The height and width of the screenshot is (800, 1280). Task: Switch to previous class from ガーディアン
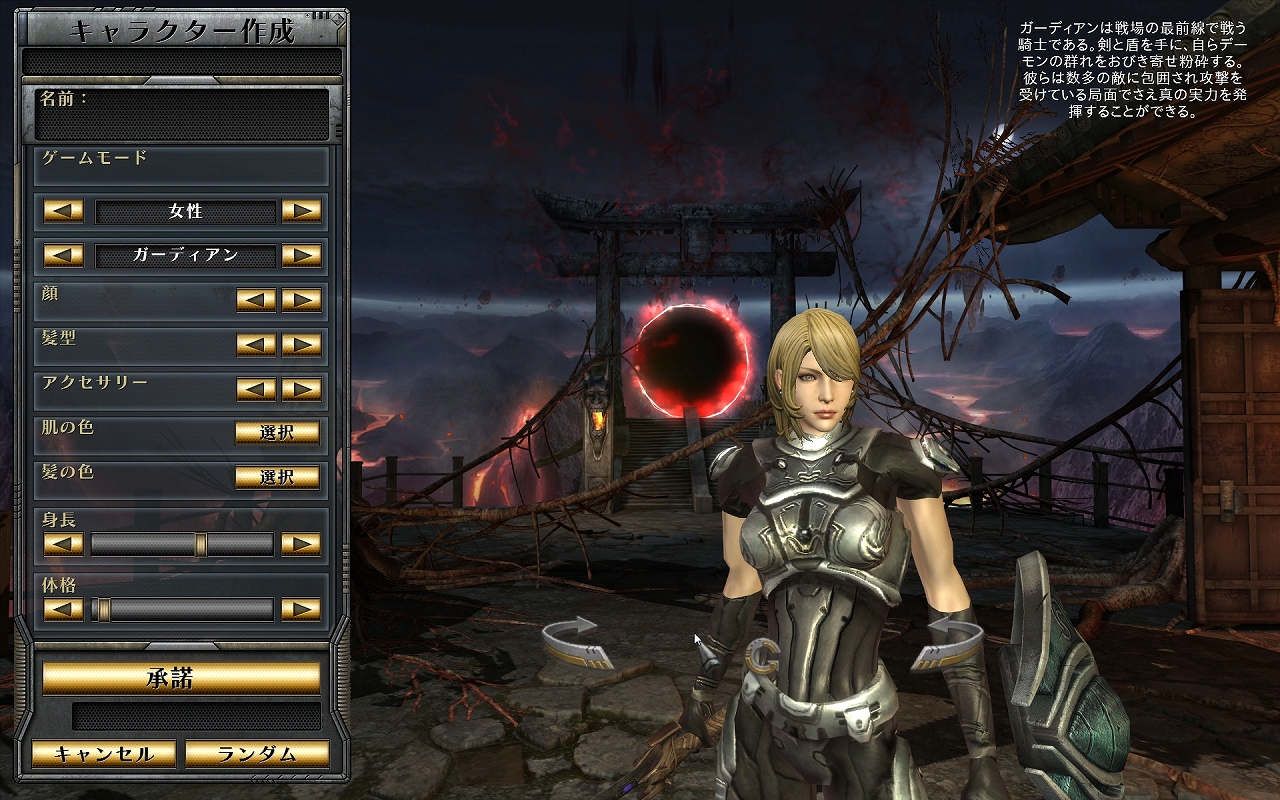[63, 255]
